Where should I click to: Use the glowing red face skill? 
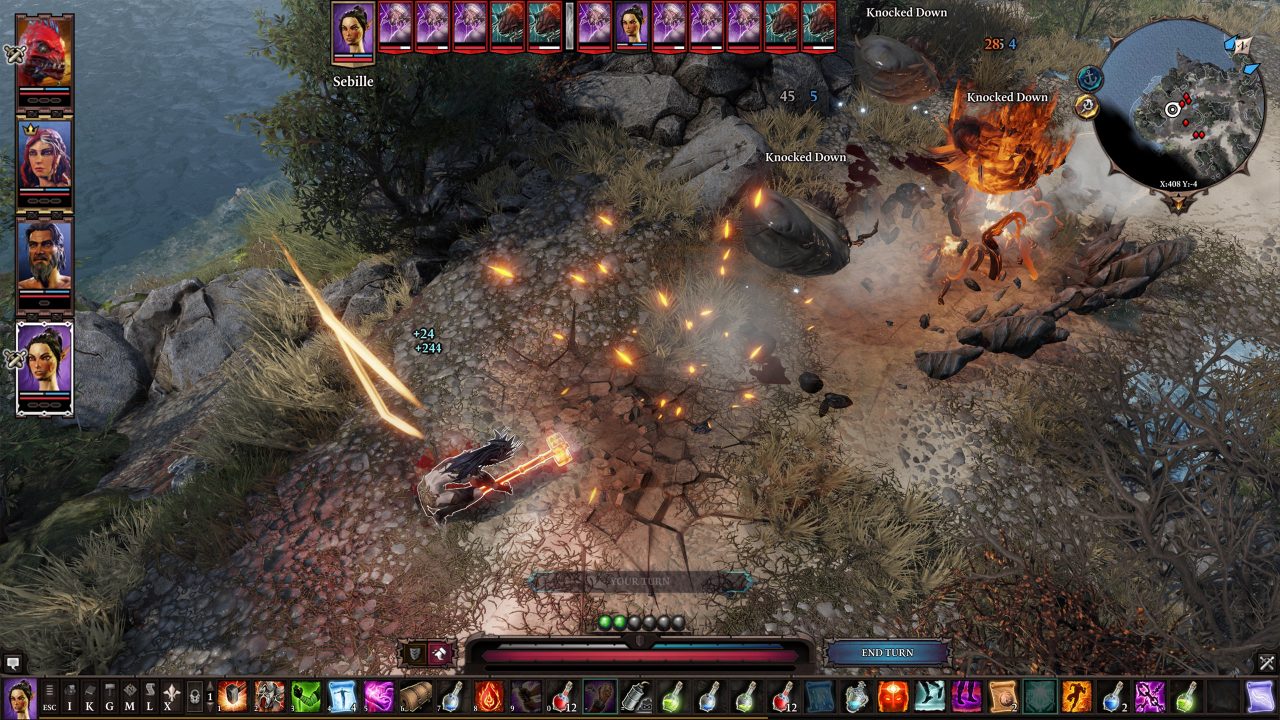893,696
